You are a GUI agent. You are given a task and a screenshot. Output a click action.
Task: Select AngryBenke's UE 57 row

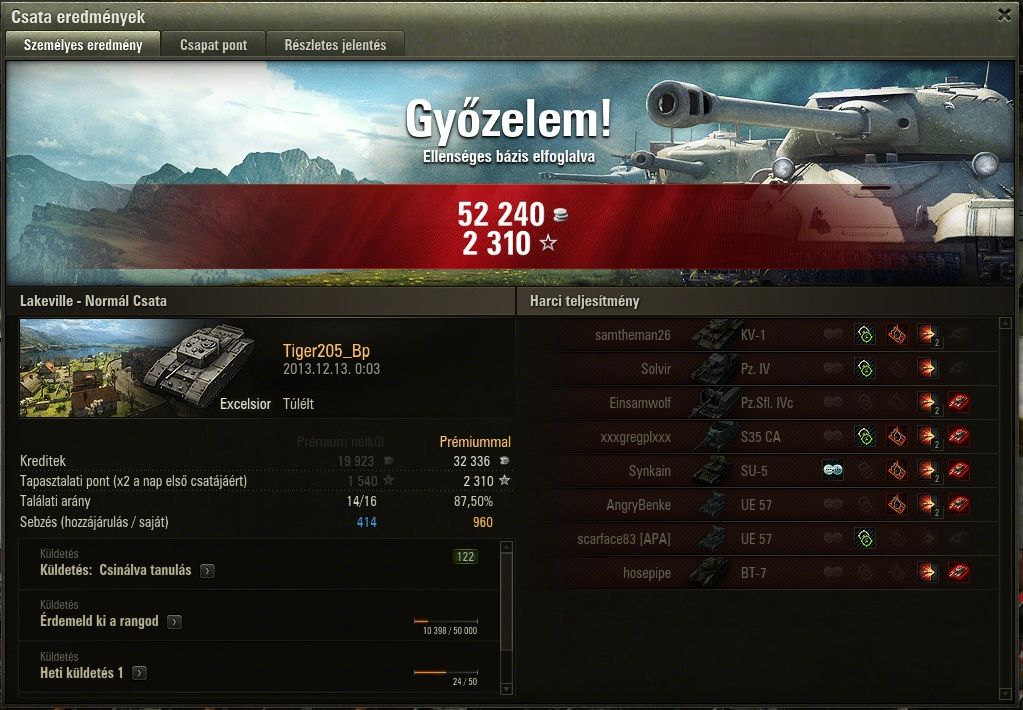(x=760, y=505)
